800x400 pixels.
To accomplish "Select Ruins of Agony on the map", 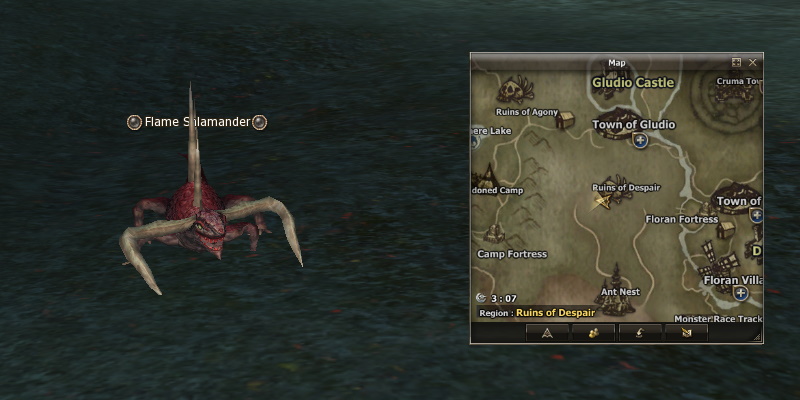I will tap(527, 112).
